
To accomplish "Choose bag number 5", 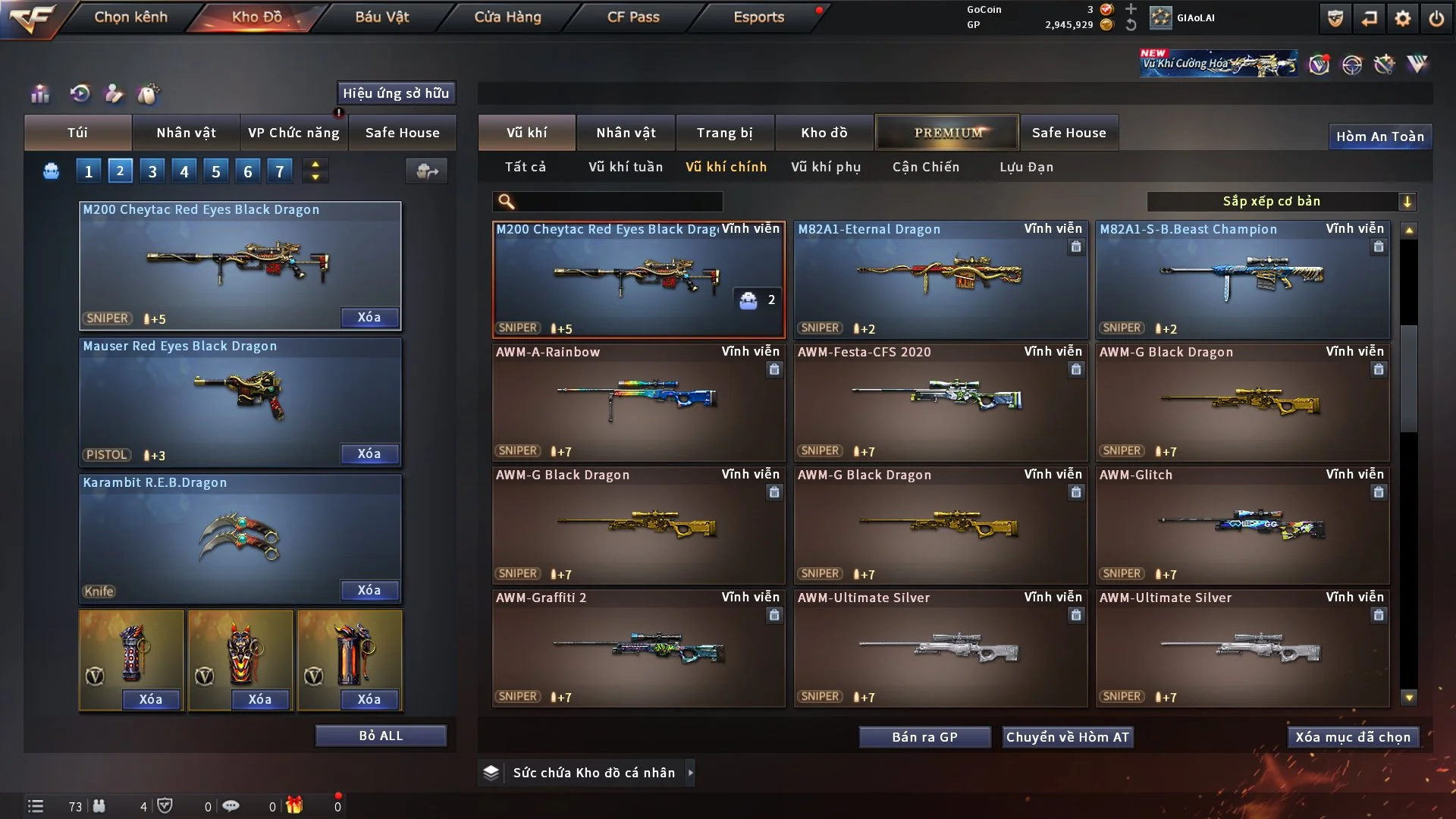I will click(216, 171).
